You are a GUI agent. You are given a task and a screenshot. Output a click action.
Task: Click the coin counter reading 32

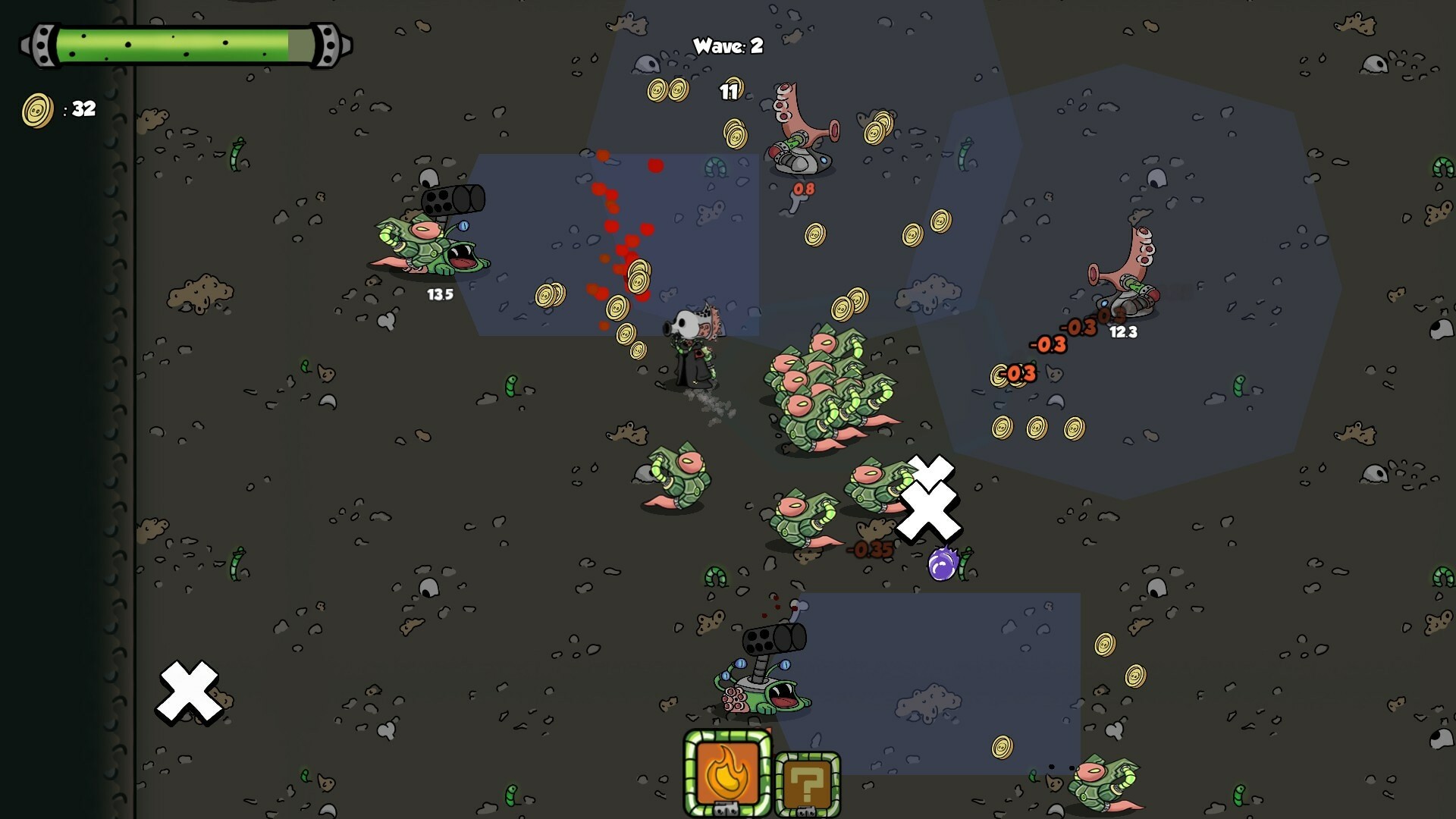point(82,108)
